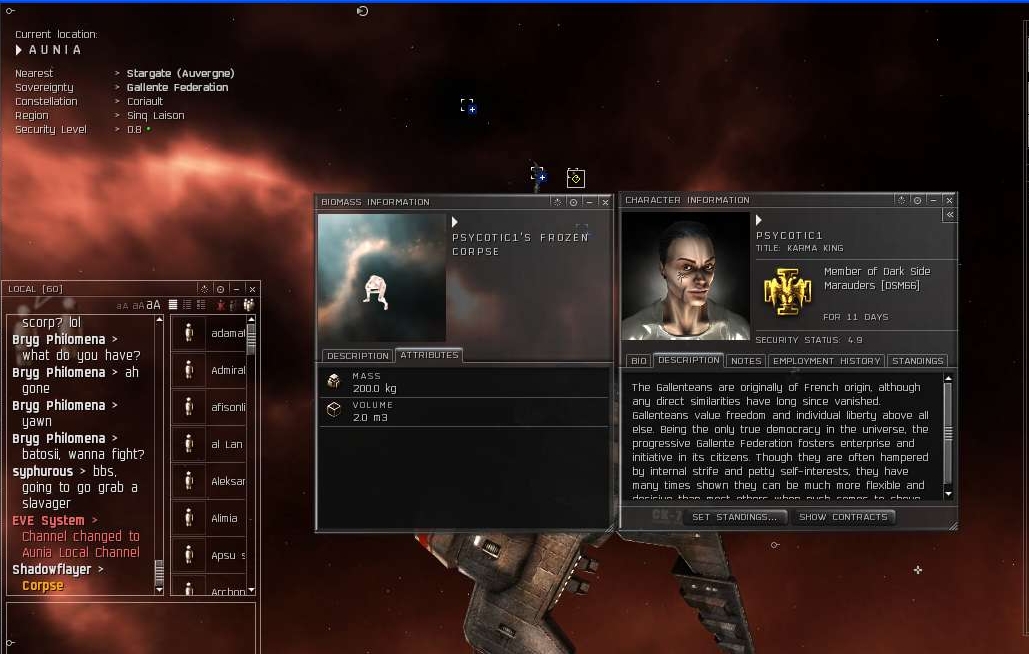Screen dimensions: 1029x654
Task: Click the Dark Side Marauders corporation logo
Action: point(787,291)
